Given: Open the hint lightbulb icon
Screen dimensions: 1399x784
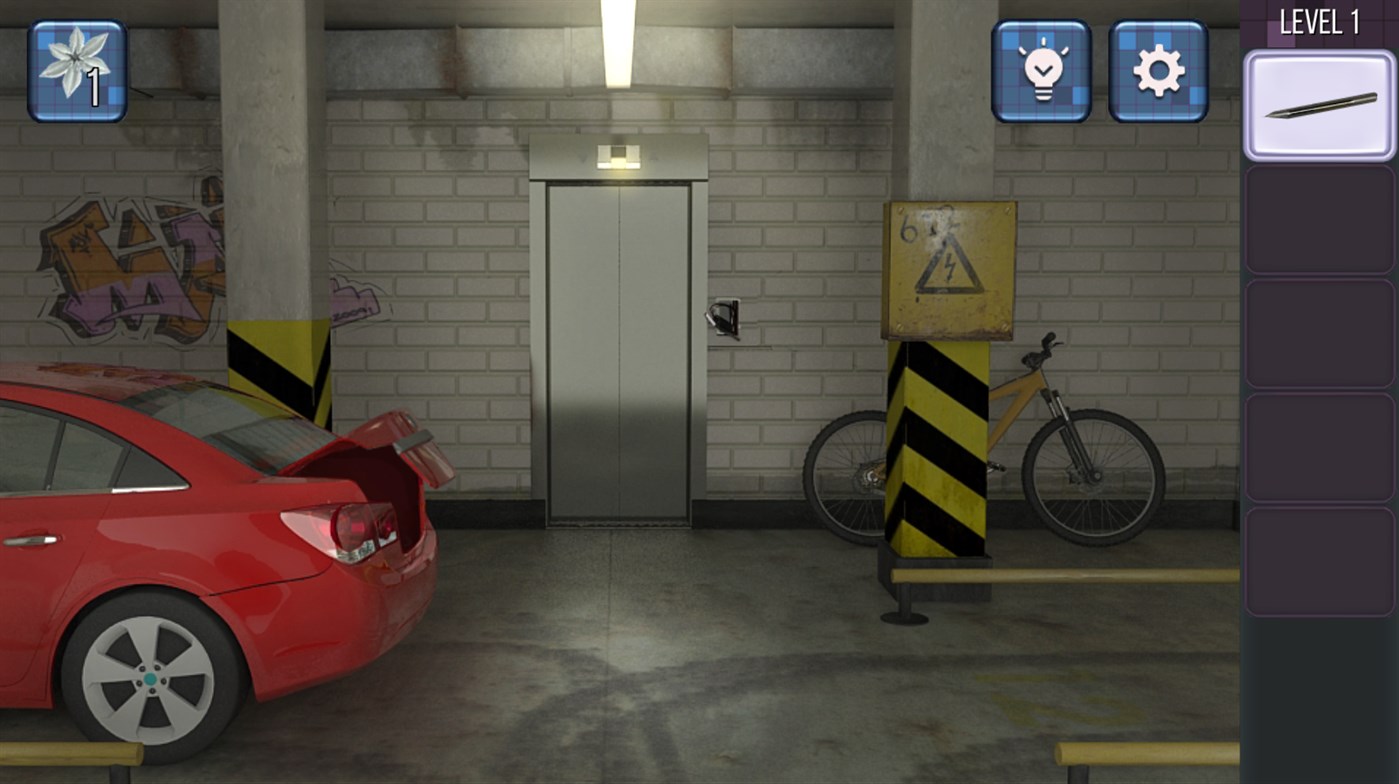Looking at the screenshot, I should [1040, 72].
